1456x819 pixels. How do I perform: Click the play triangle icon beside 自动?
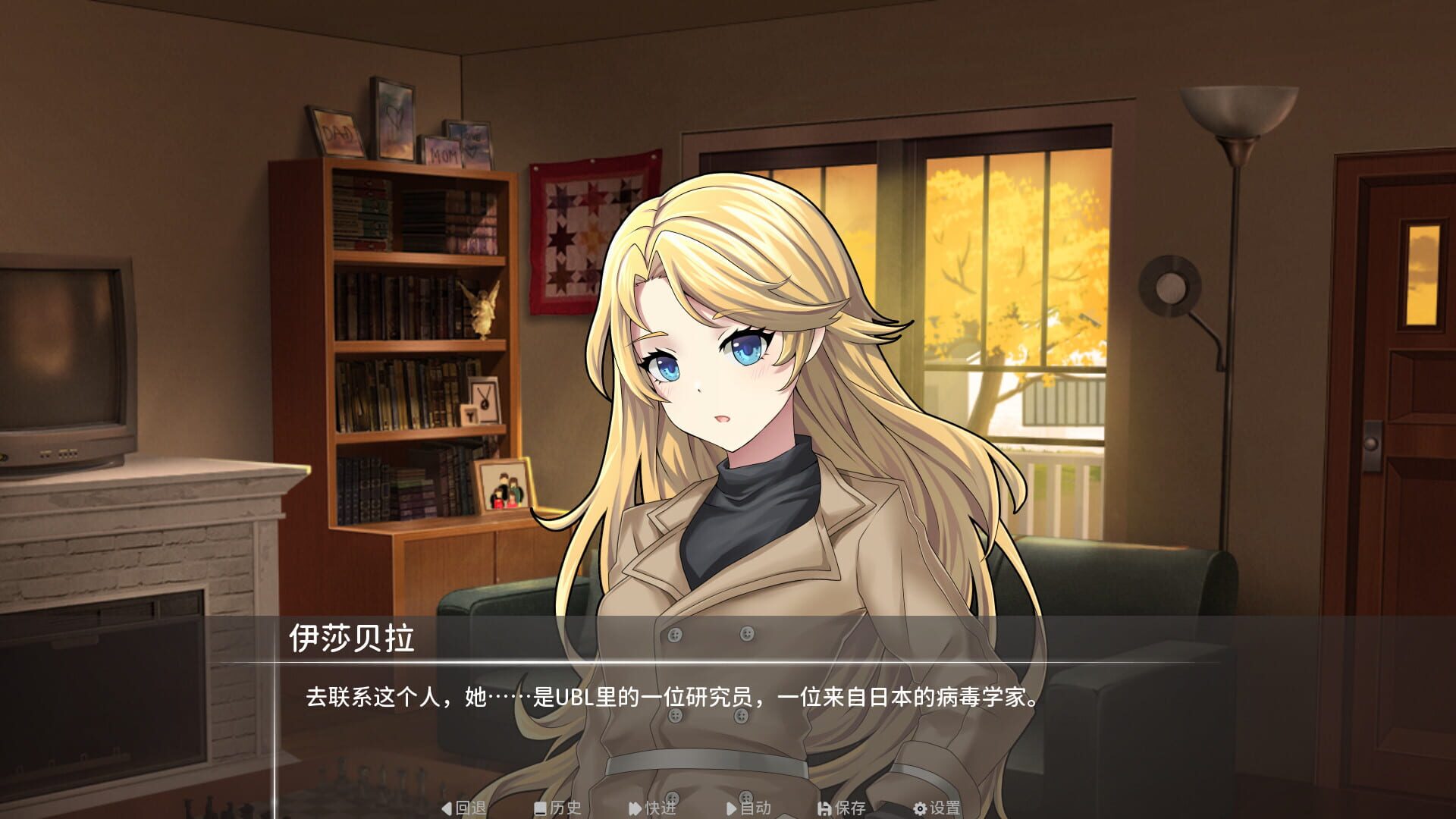[731, 808]
